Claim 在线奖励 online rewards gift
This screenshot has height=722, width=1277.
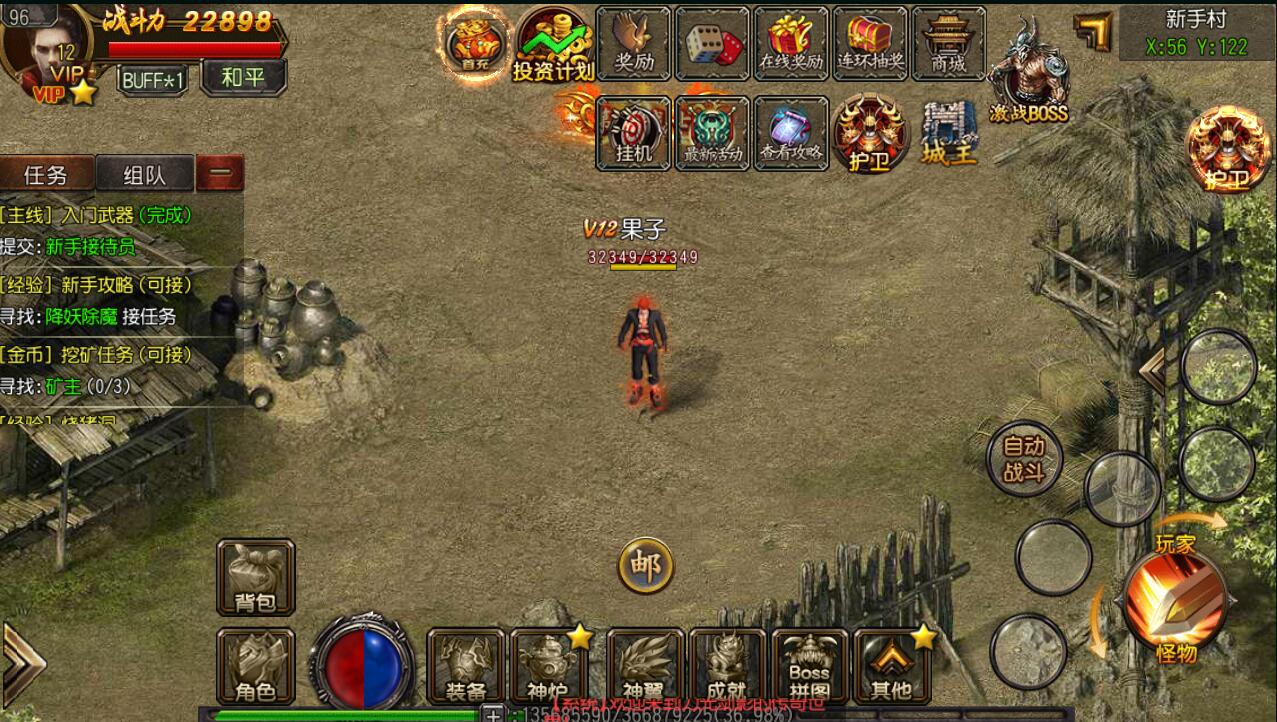click(790, 43)
